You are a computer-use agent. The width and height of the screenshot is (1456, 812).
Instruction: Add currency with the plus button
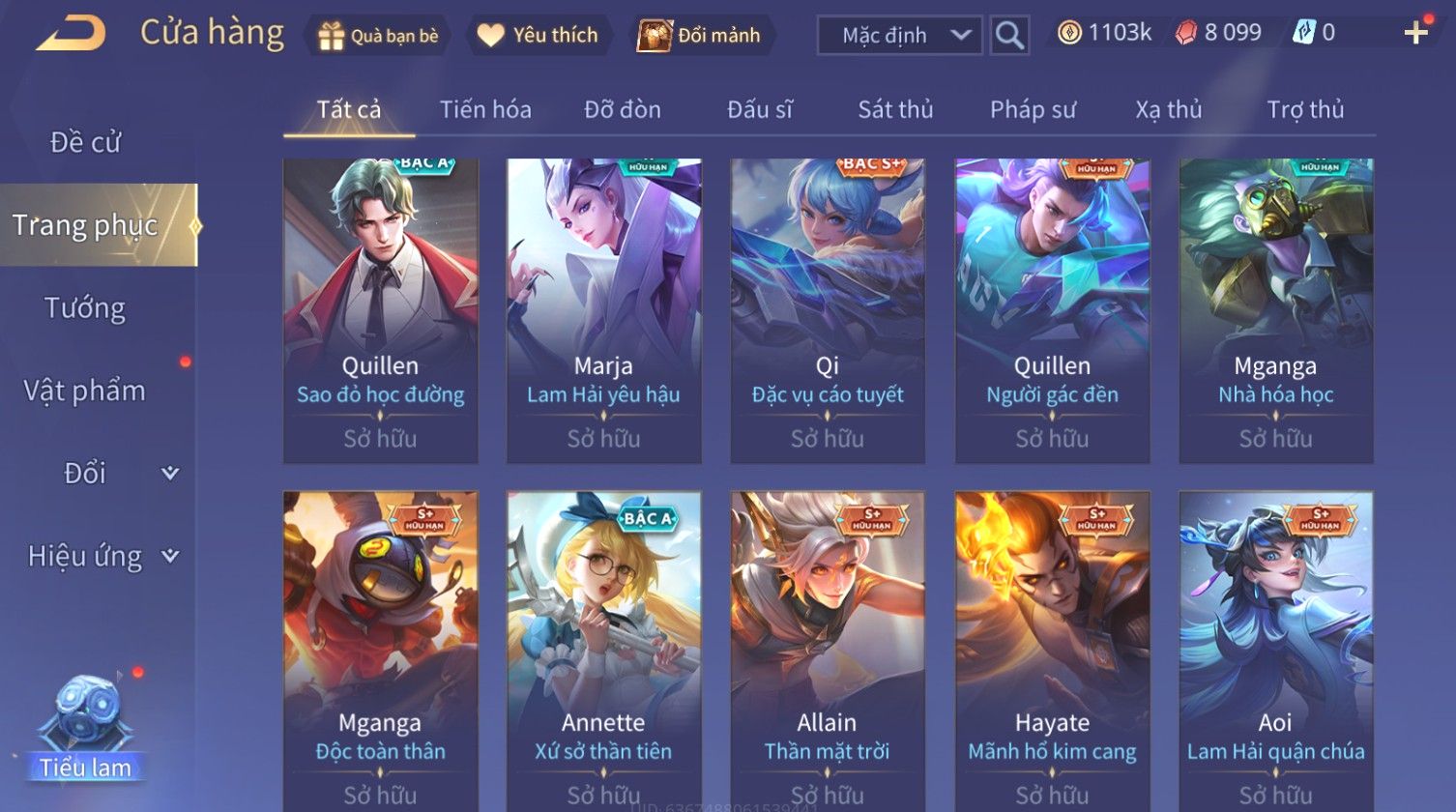(x=1415, y=34)
